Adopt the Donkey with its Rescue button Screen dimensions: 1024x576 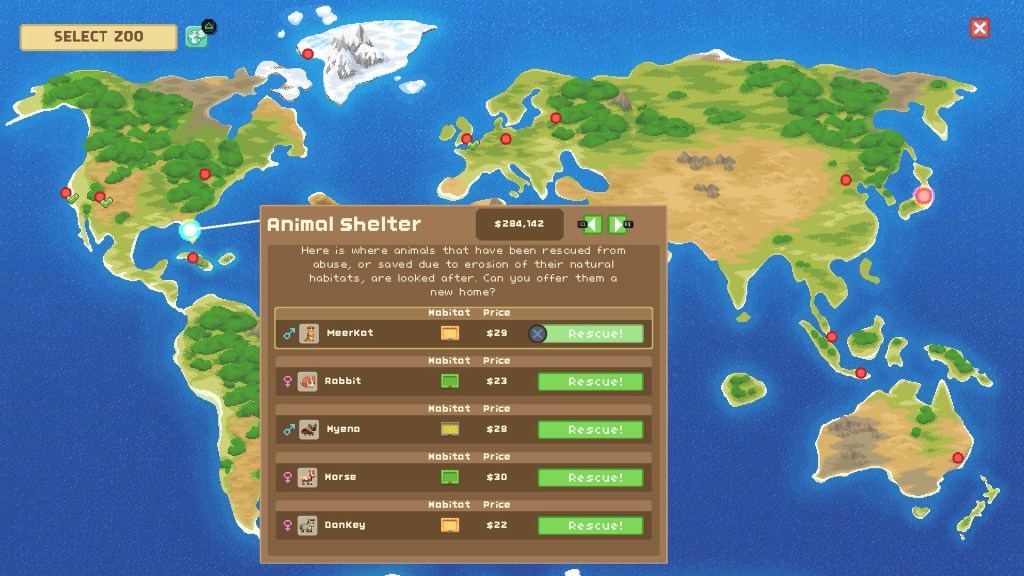click(x=590, y=526)
